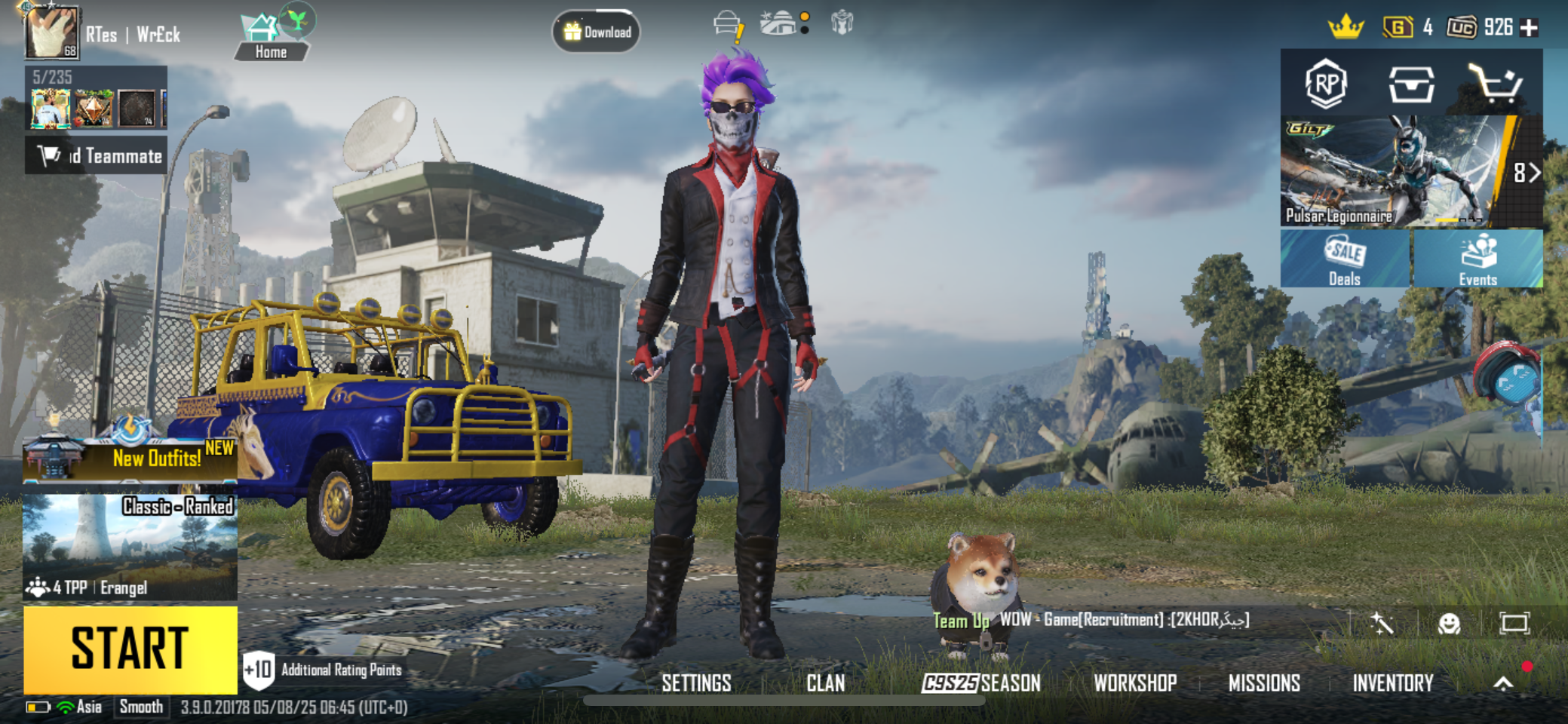Open the Settings menu

coord(696,683)
